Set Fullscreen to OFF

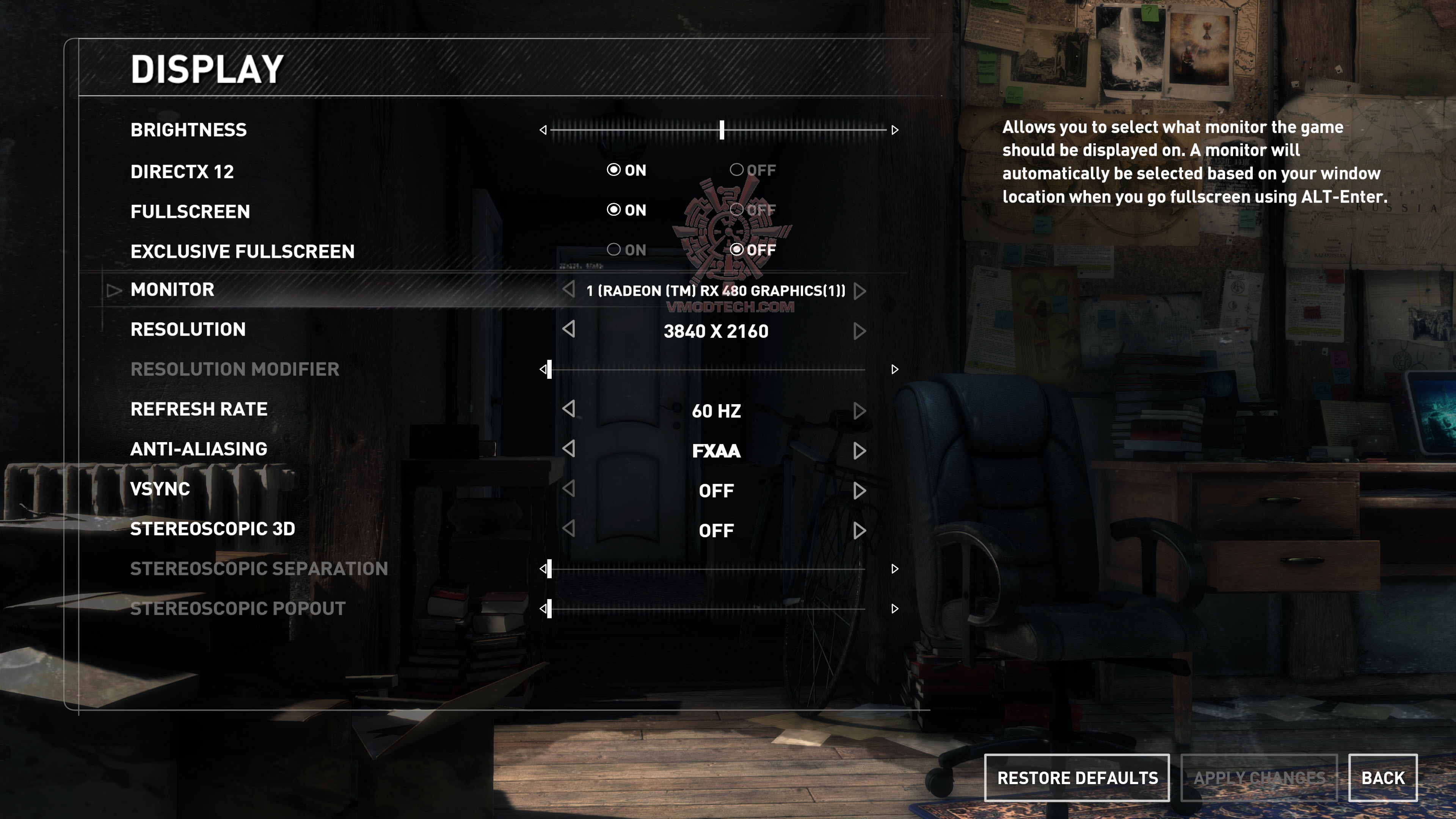[x=736, y=210]
